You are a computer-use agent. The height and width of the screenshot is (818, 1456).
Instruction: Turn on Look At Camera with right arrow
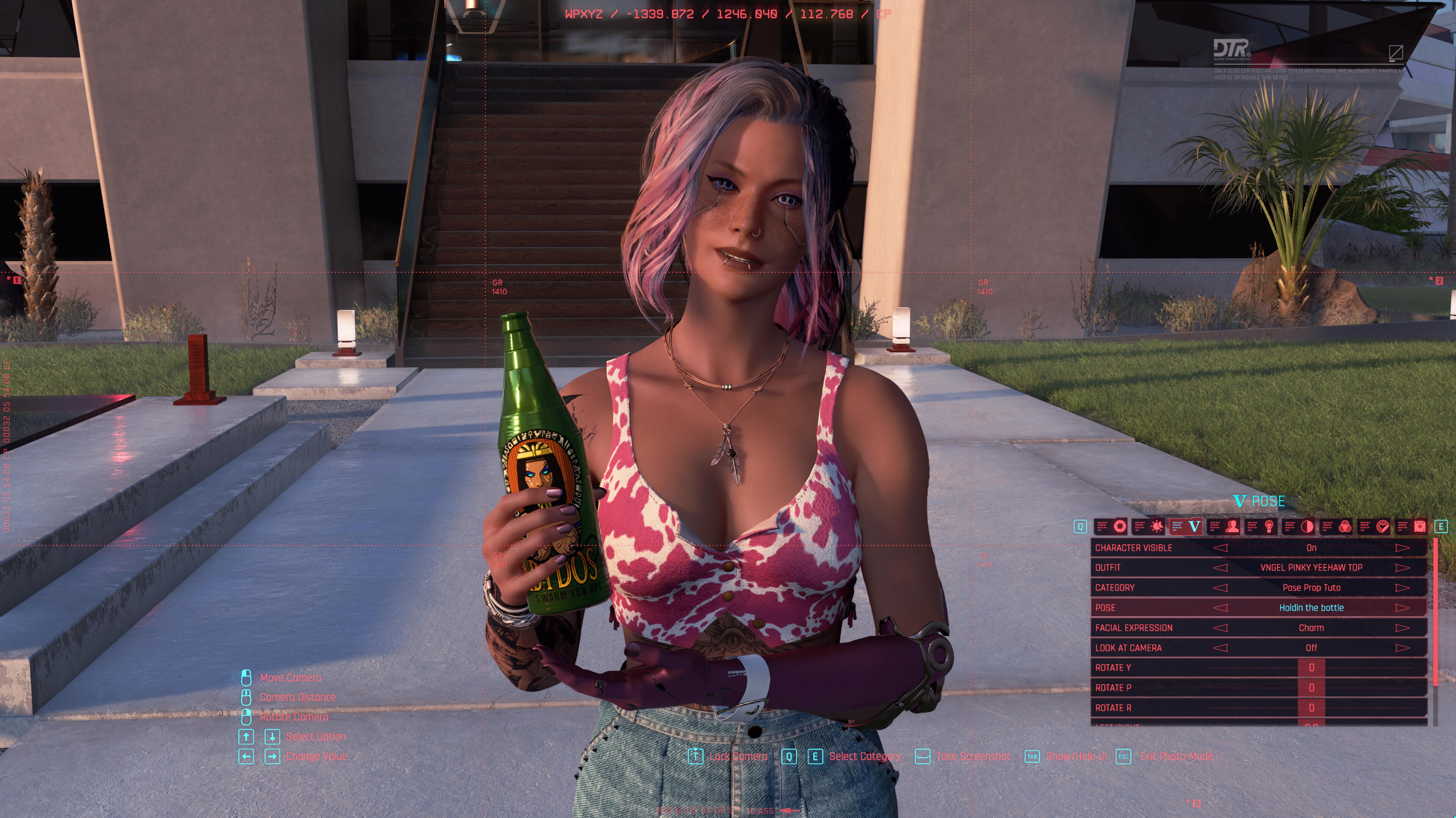(1402, 648)
